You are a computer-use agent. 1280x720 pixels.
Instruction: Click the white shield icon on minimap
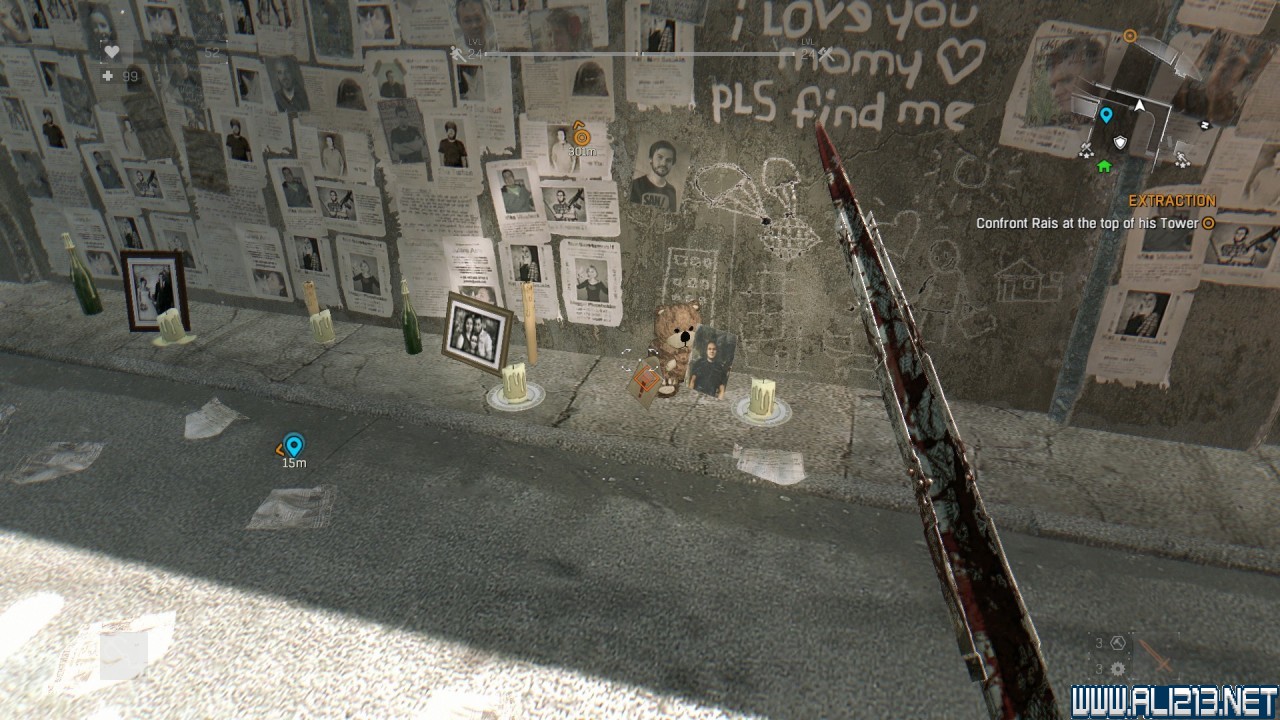(1120, 143)
